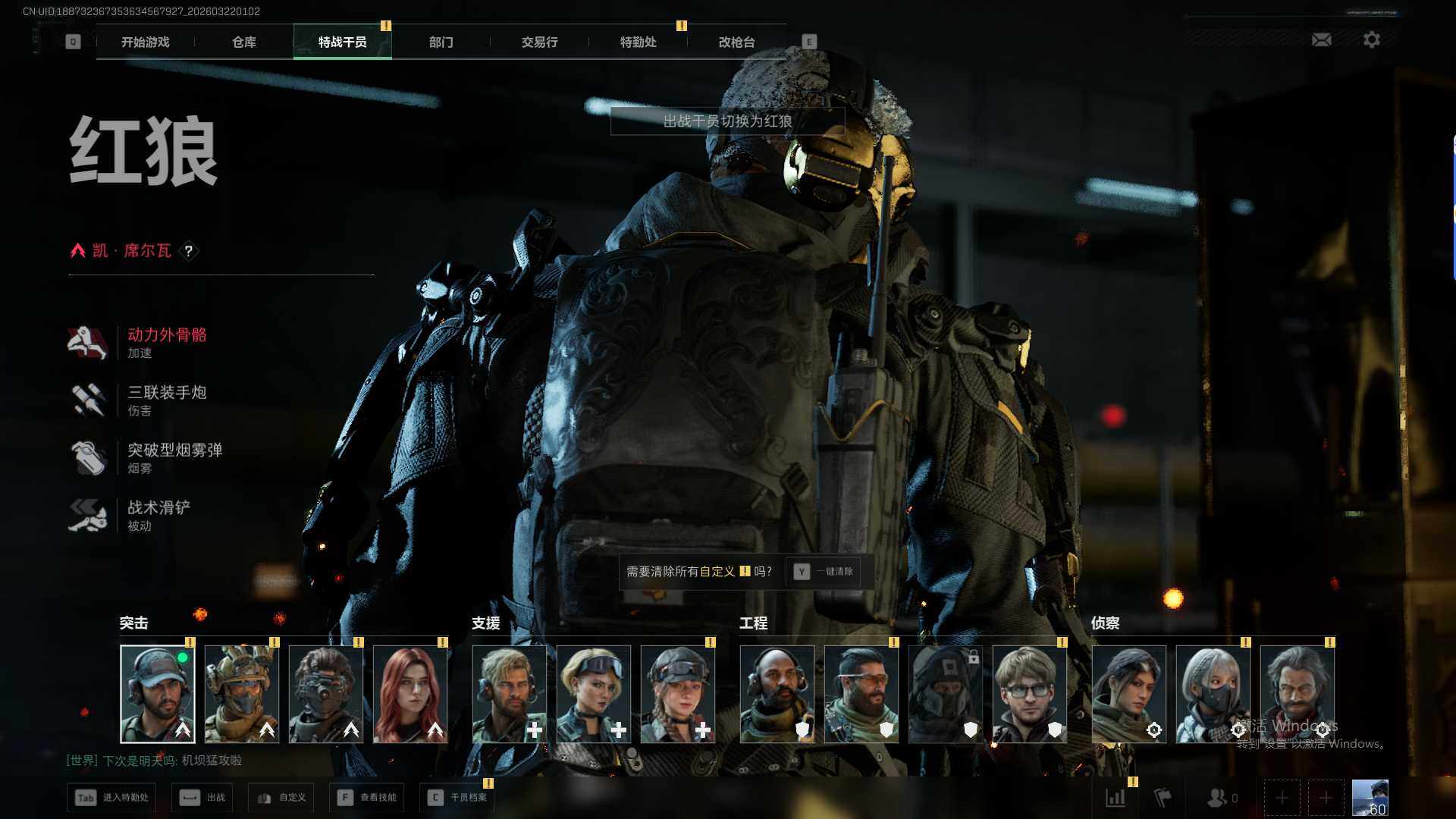Open the 干员档案 operator file
Screen dimensions: 1456x819
point(457,798)
